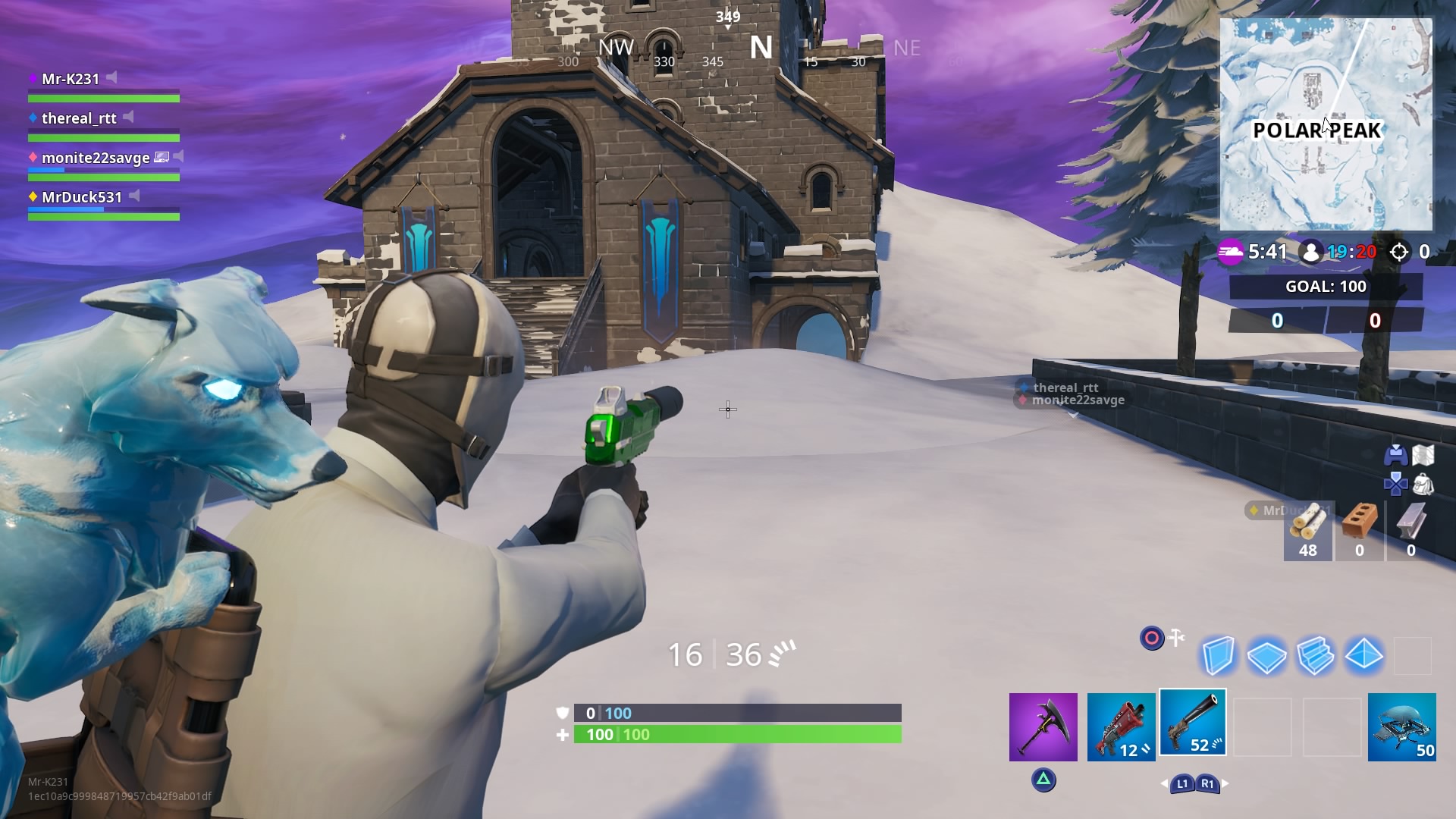The width and height of the screenshot is (1456, 819).
Task: Mute thereal_rtt's voice chat speaker
Action: pos(129,117)
